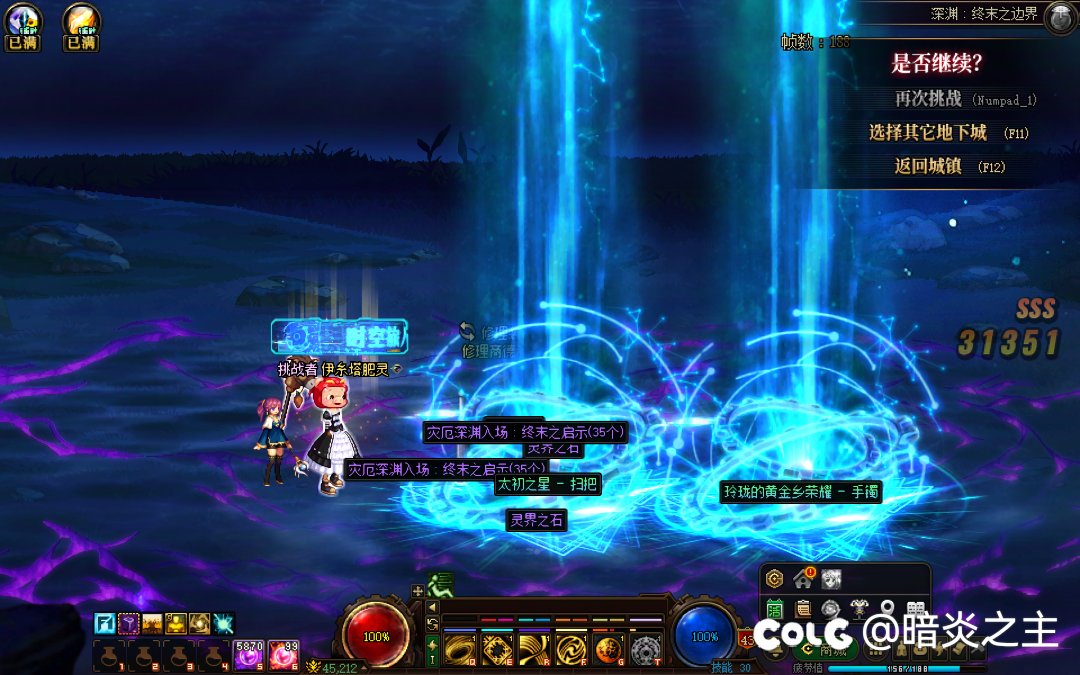
Task: Click the gold coin C icon
Action: point(774,578)
